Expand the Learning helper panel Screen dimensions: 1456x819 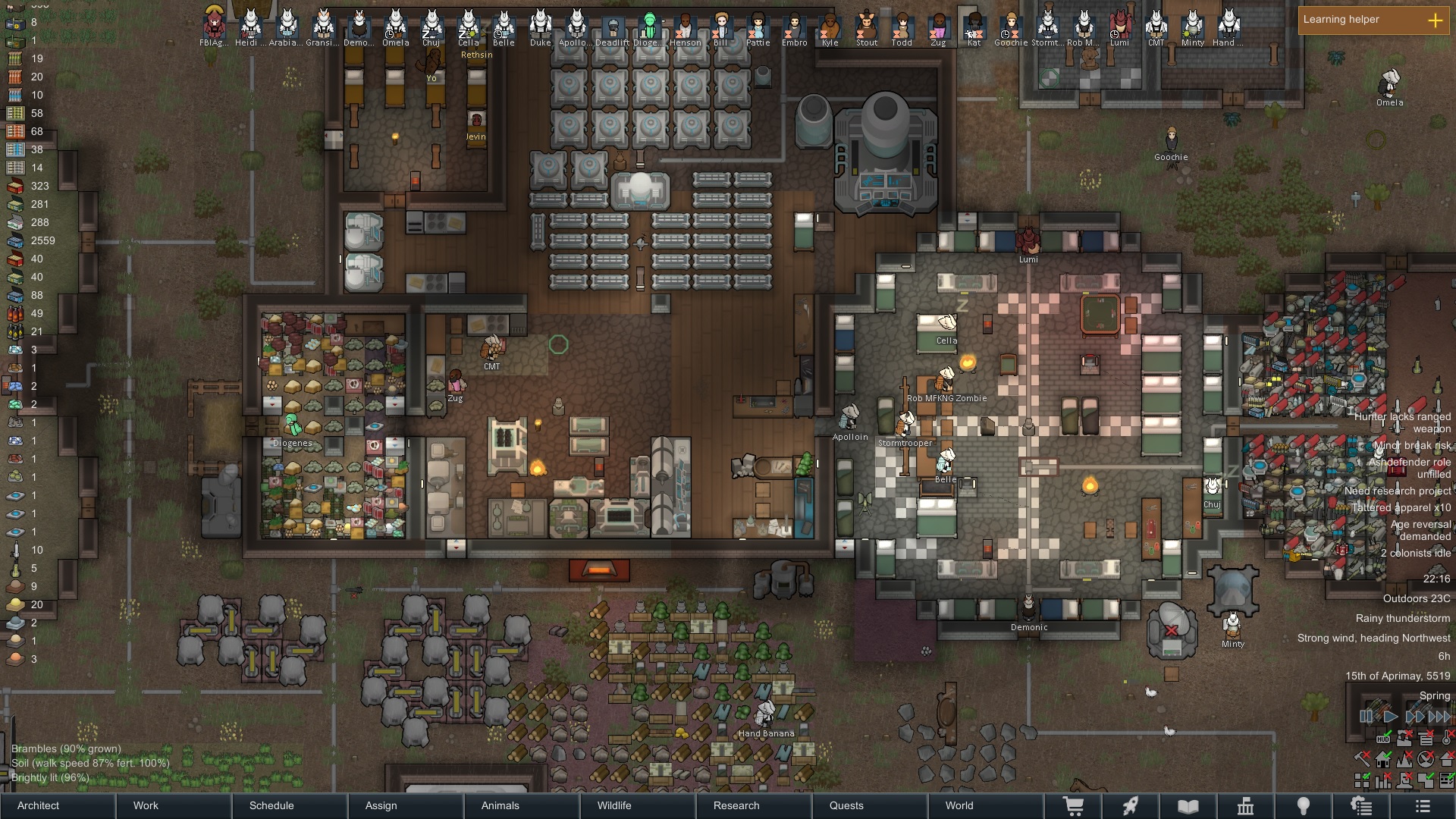tap(1435, 20)
